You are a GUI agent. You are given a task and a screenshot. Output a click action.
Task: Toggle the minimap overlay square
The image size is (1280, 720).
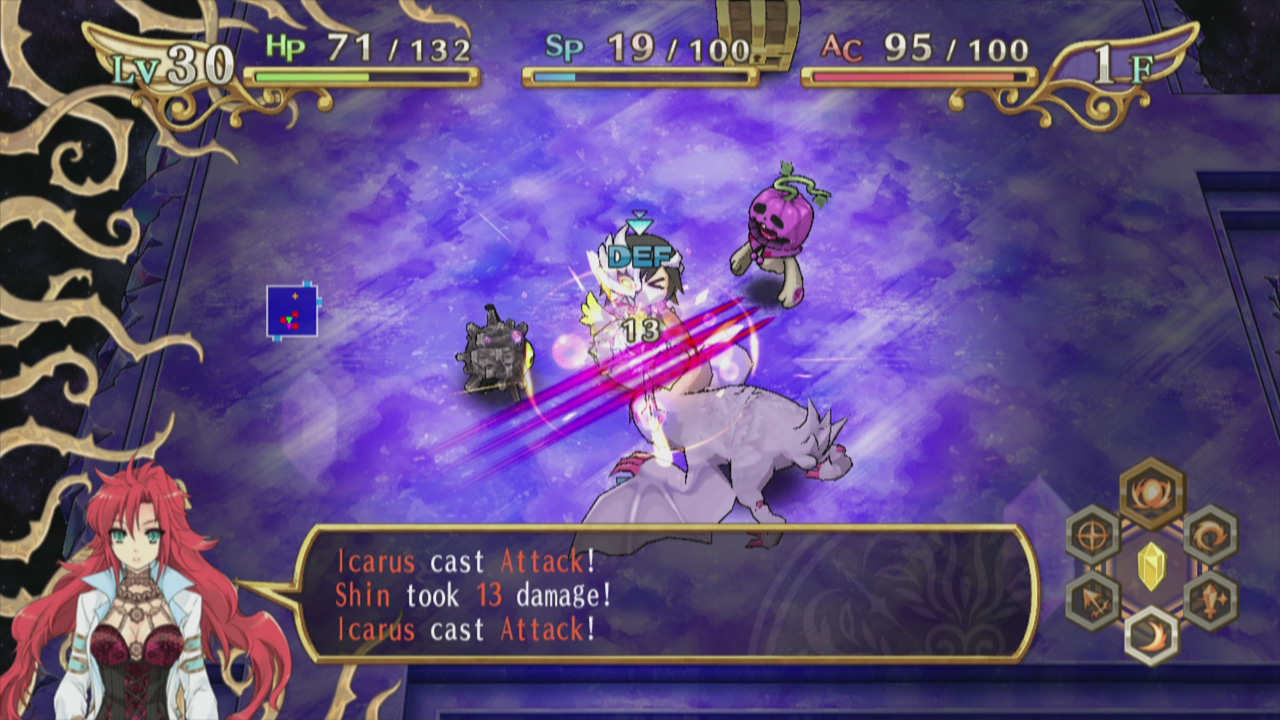click(x=292, y=311)
